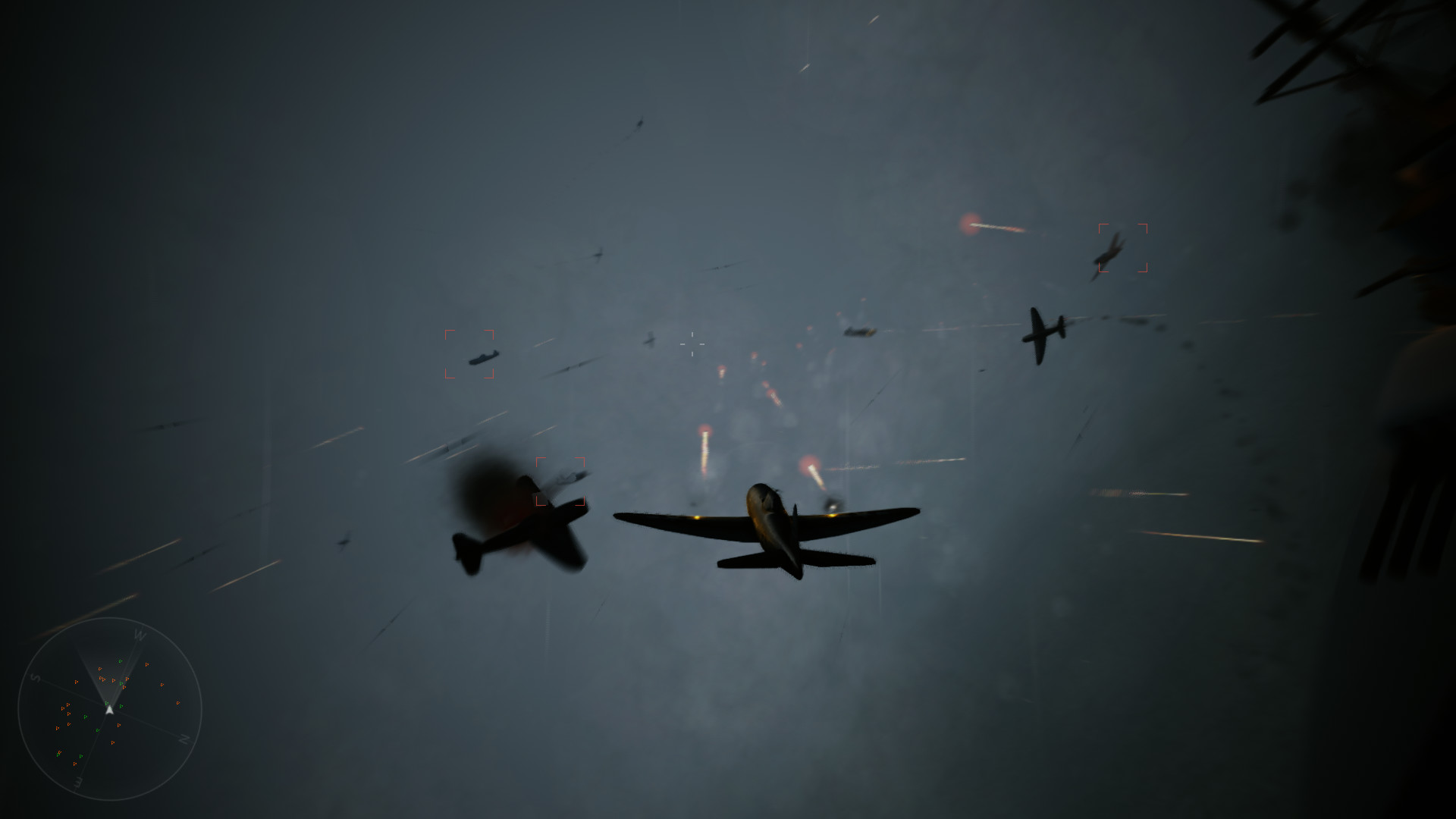
Task: Click the N marker on the compass
Action: (184, 738)
